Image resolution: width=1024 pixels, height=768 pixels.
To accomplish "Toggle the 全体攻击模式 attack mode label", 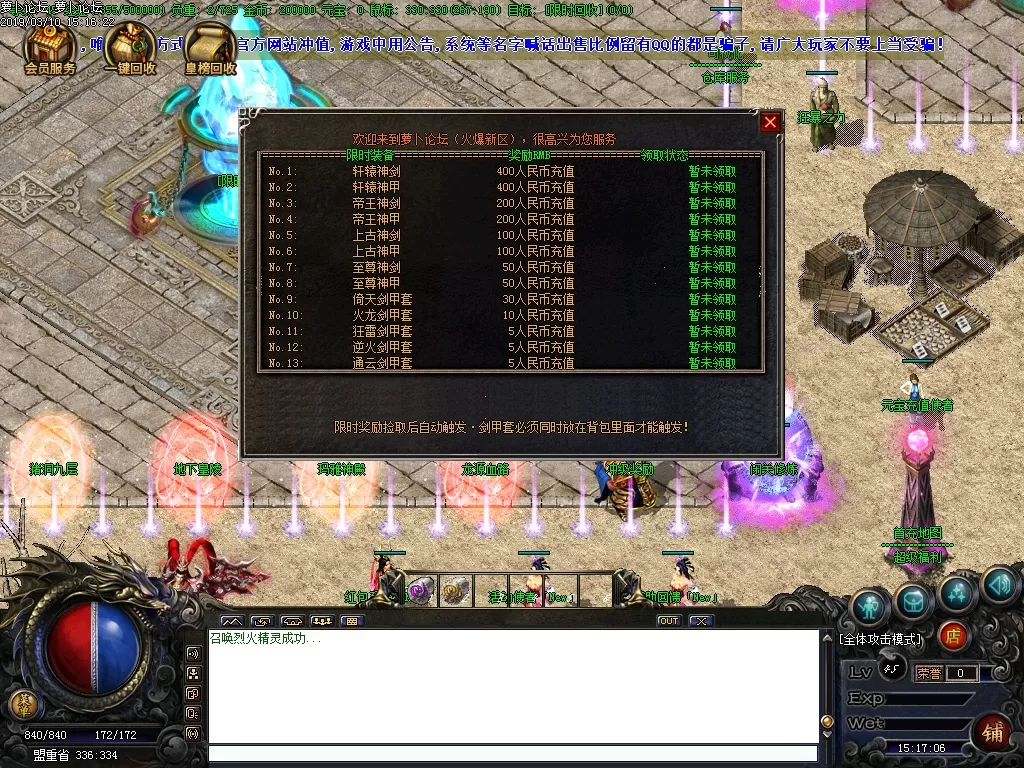I will pos(881,638).
